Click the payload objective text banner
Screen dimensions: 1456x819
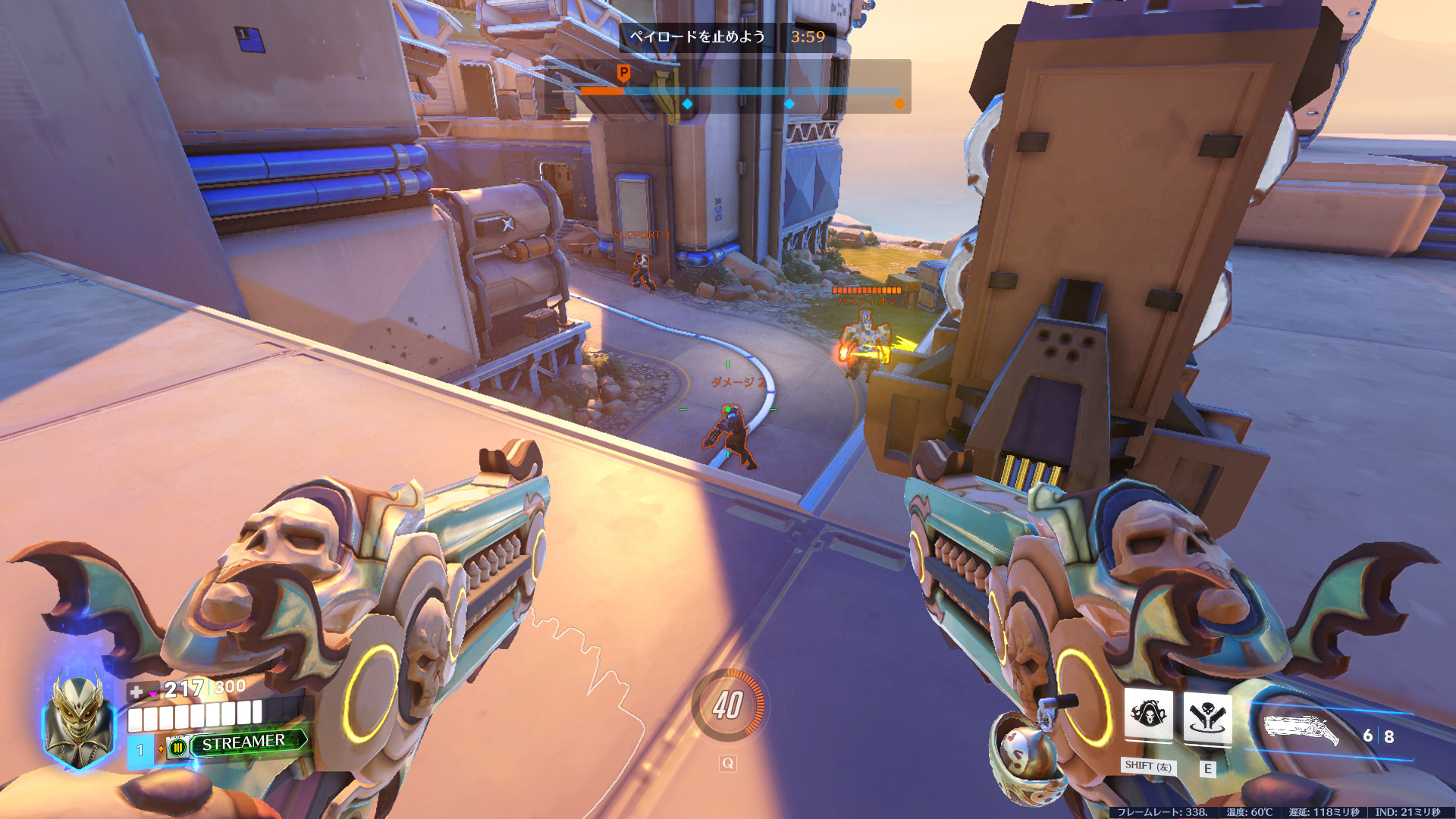pyautogui.click(x=698, y=37)
